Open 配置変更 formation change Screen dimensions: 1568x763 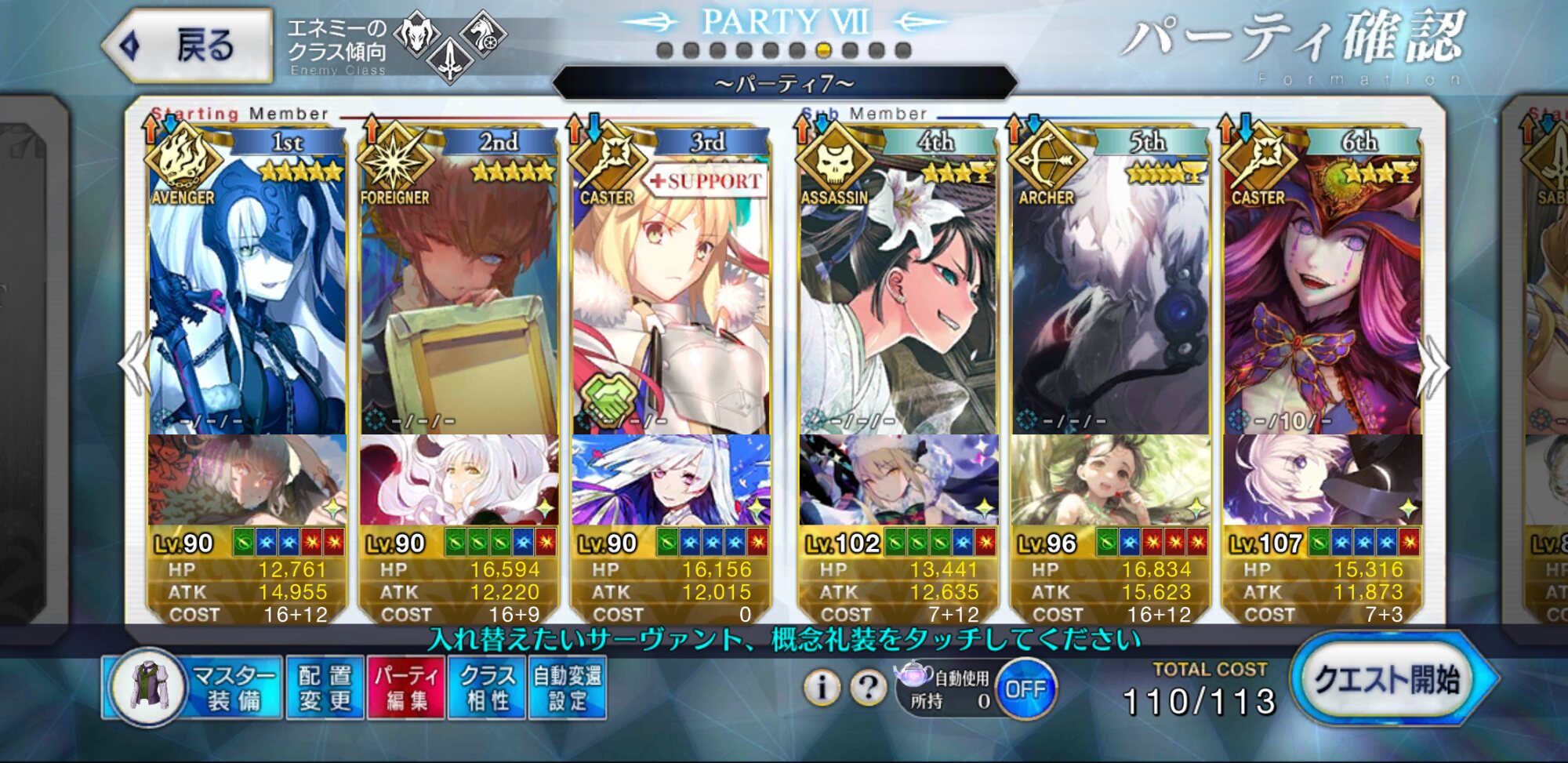point(325,688)
